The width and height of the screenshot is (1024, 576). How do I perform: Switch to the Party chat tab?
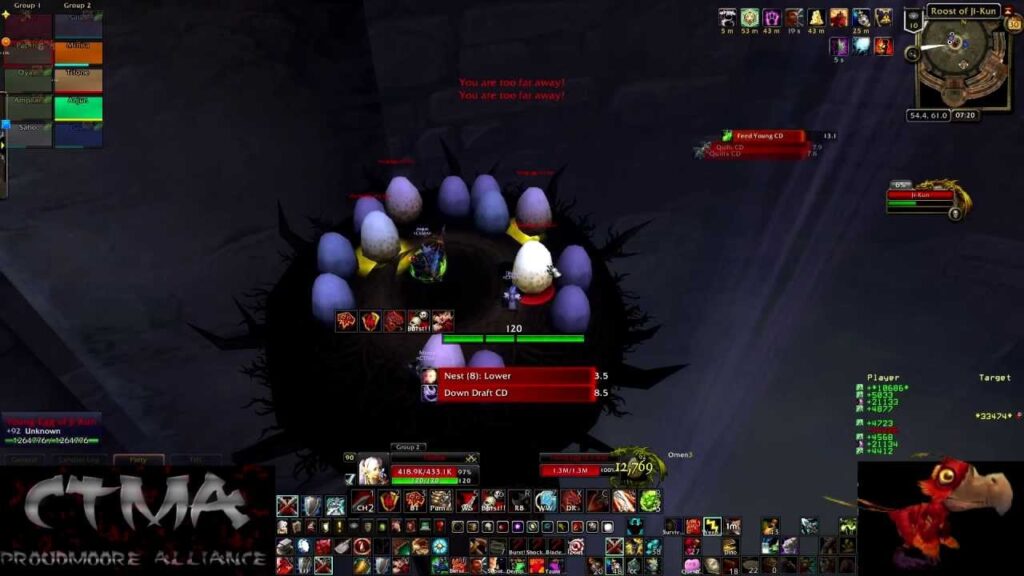point(138,460)
